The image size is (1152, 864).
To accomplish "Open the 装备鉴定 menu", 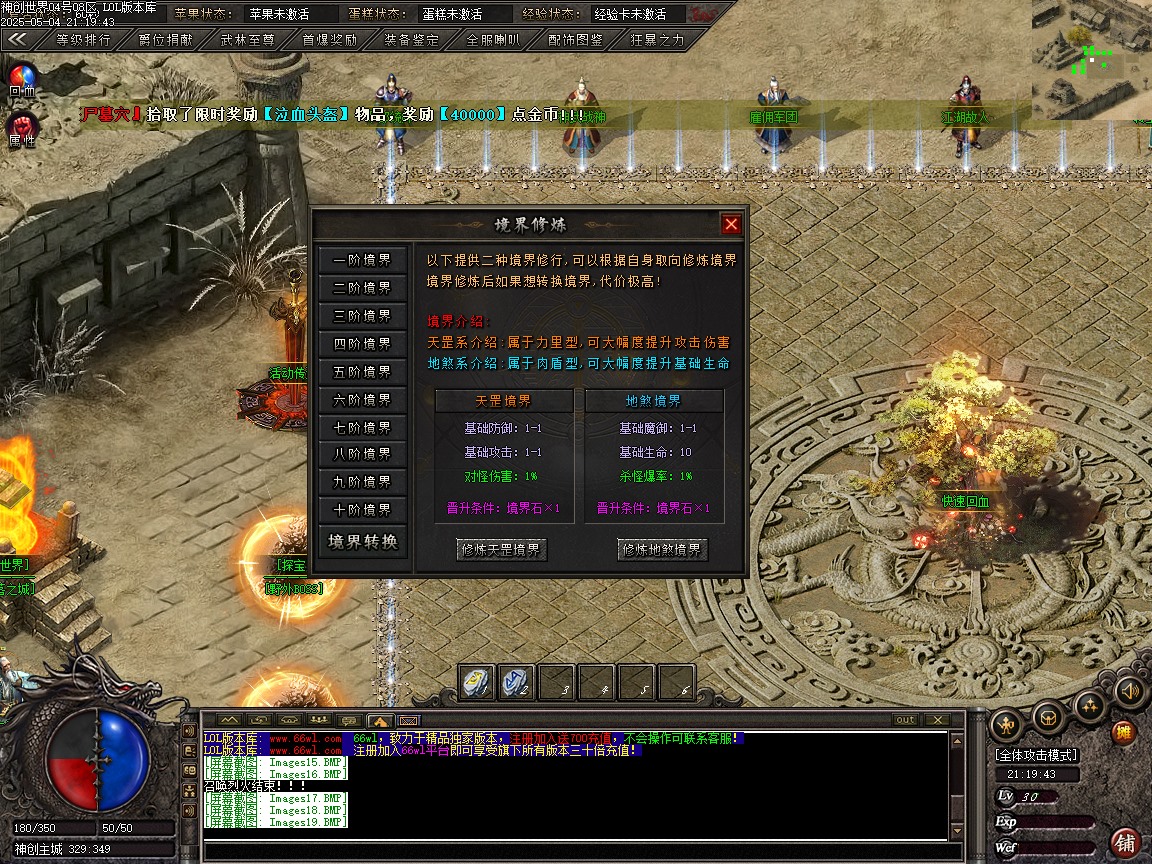I will pos(411,40).
